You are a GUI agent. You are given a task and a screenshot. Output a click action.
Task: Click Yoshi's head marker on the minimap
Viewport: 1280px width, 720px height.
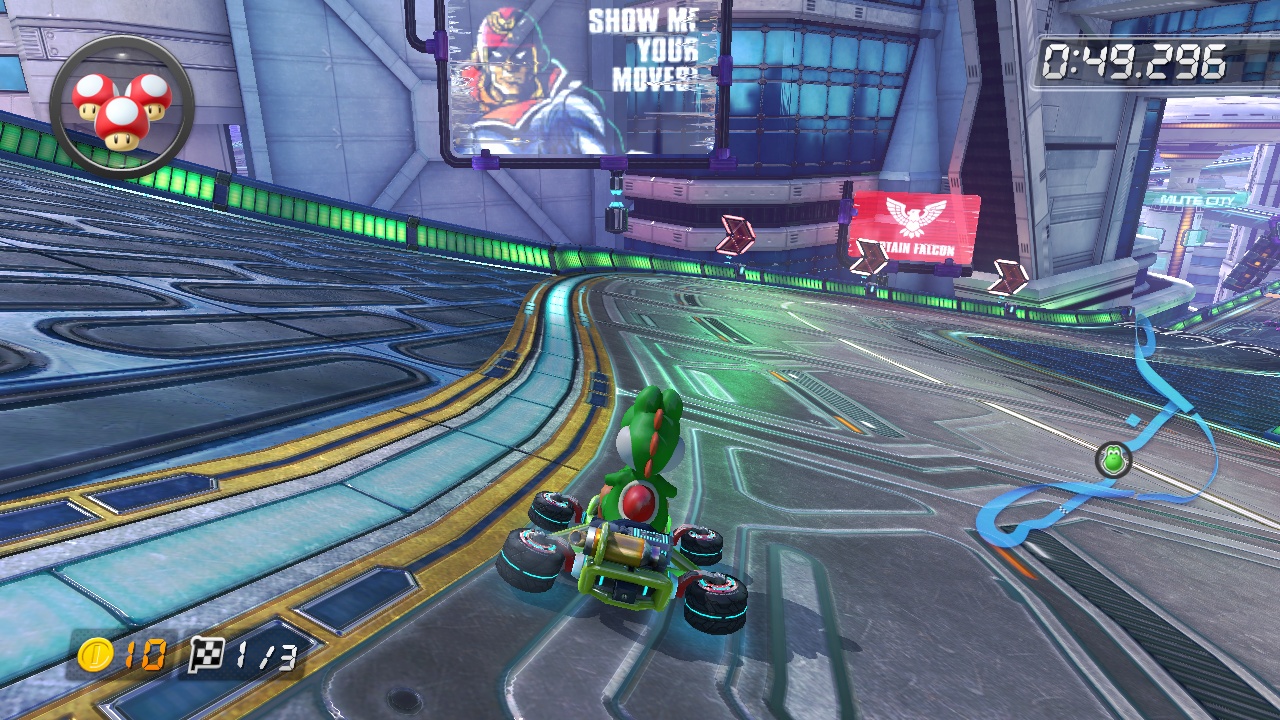[x=1112, y=460]
